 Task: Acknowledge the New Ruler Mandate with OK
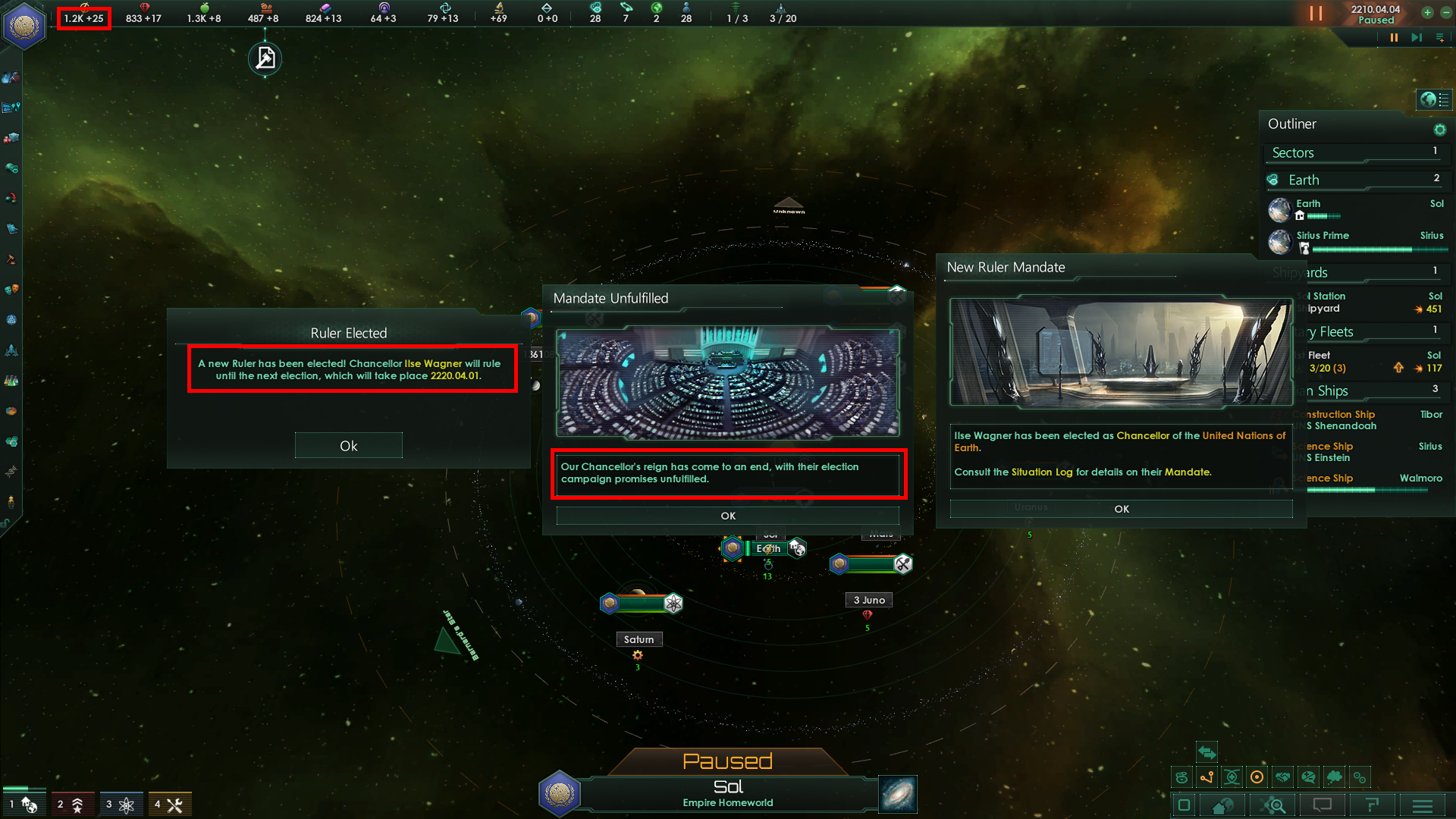[x=1121, y=509]
